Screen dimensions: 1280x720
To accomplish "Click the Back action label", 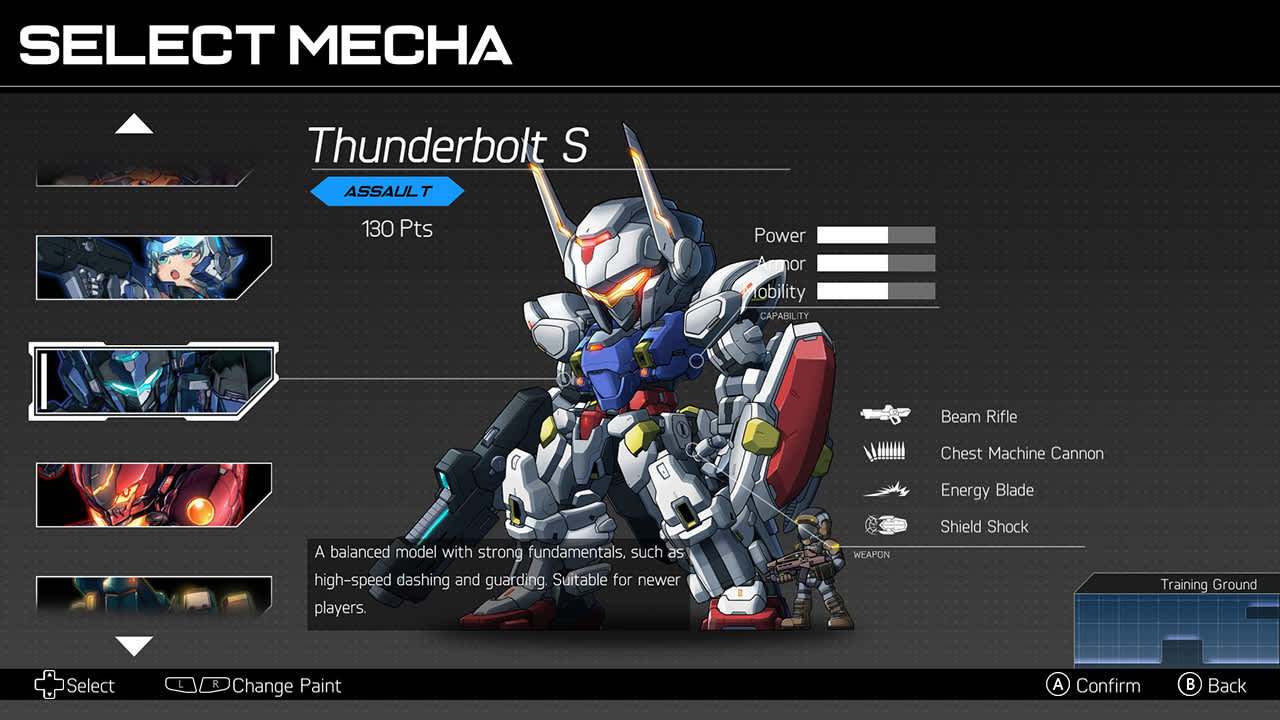I will click(x=1227, y=685).
